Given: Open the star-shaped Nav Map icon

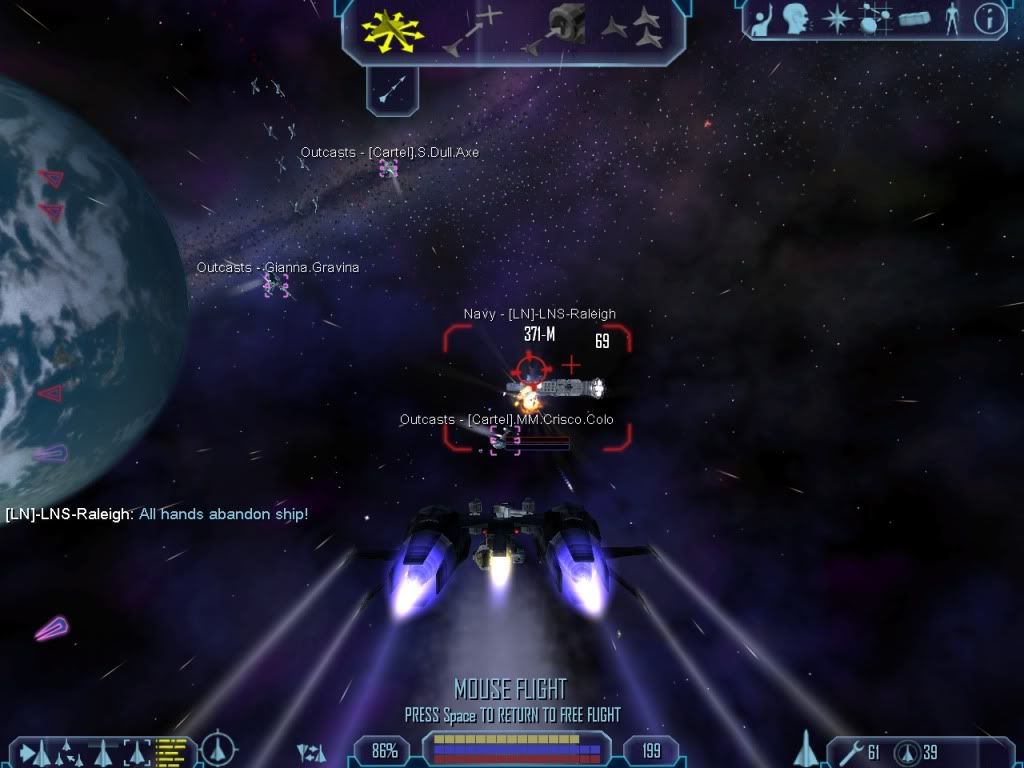Looking at the screenshot, I should [x=836, y=18].
